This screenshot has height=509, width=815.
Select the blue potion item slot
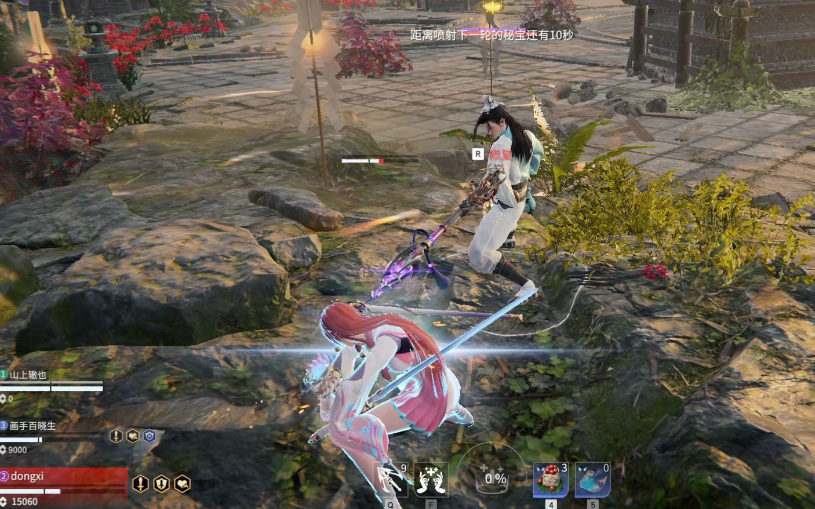592,479
